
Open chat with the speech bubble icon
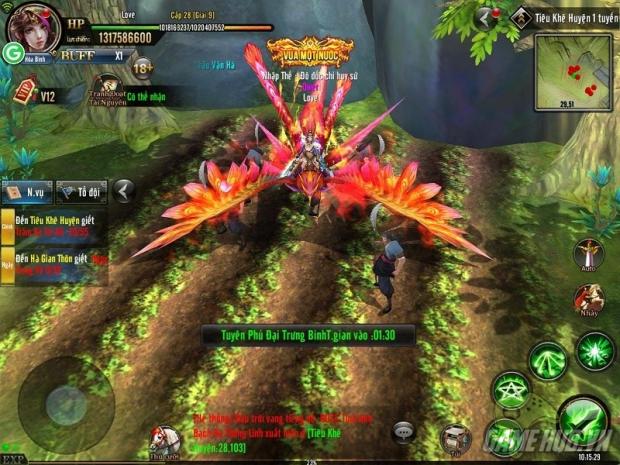coord(404,431)
